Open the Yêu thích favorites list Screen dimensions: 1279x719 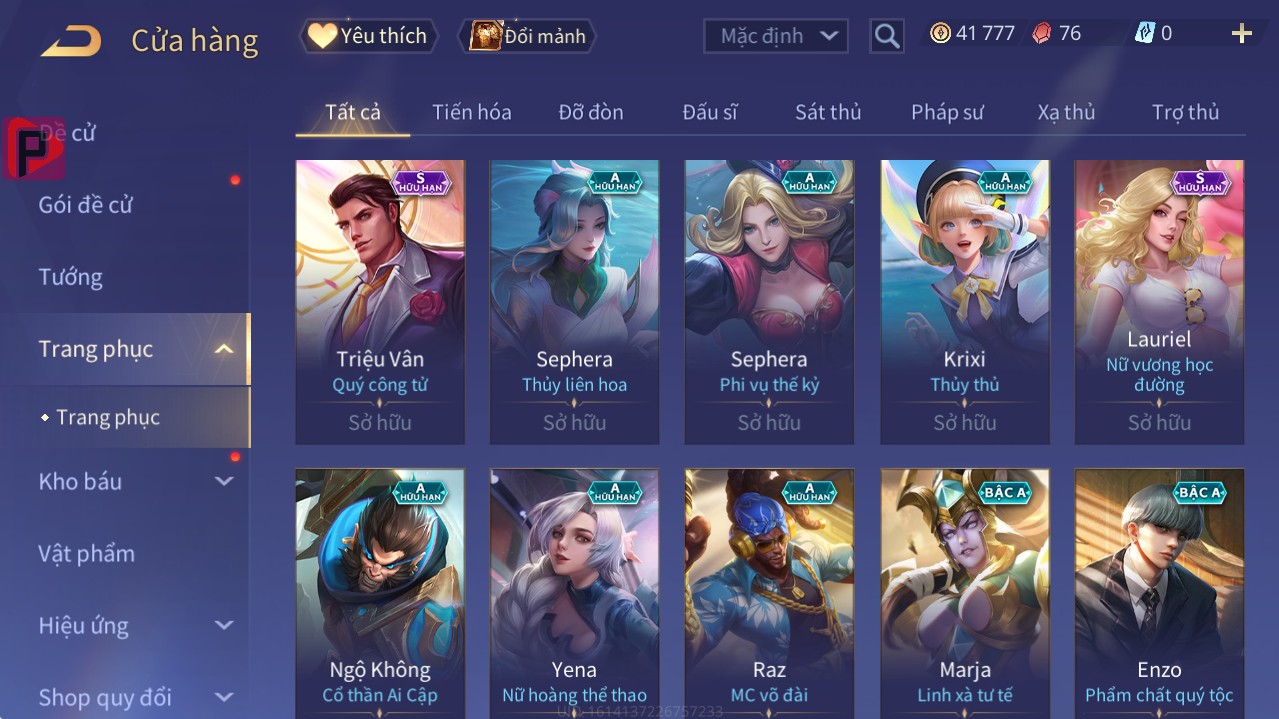(x=369, y=36)
